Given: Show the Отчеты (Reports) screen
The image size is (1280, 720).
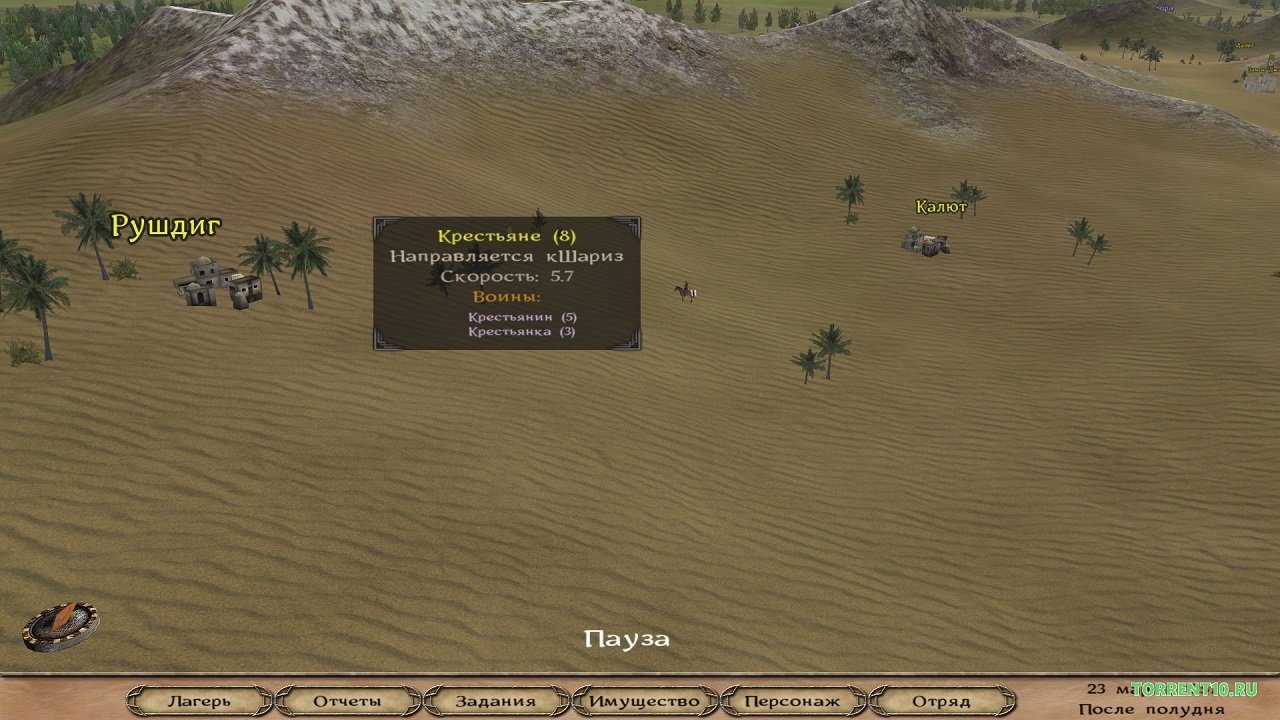Looking at the screenshot, I should tap(347, 701).
